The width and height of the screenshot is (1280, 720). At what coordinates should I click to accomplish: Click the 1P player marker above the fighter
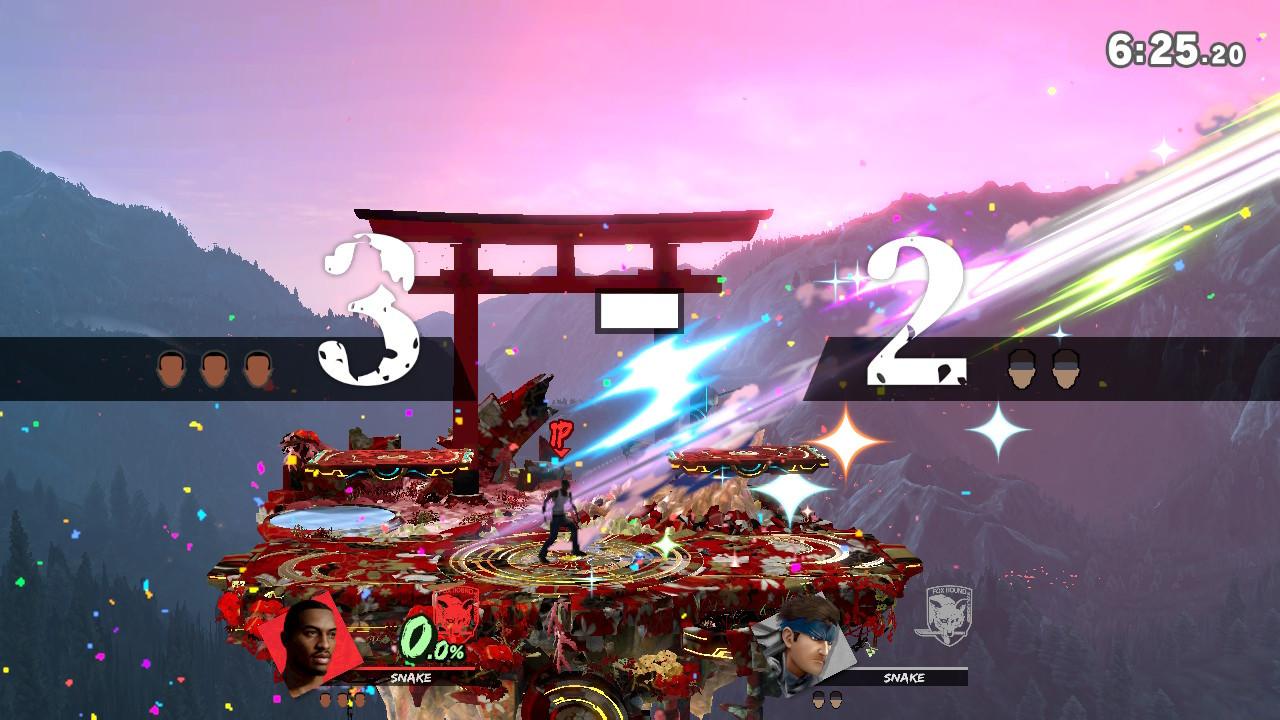560,437
